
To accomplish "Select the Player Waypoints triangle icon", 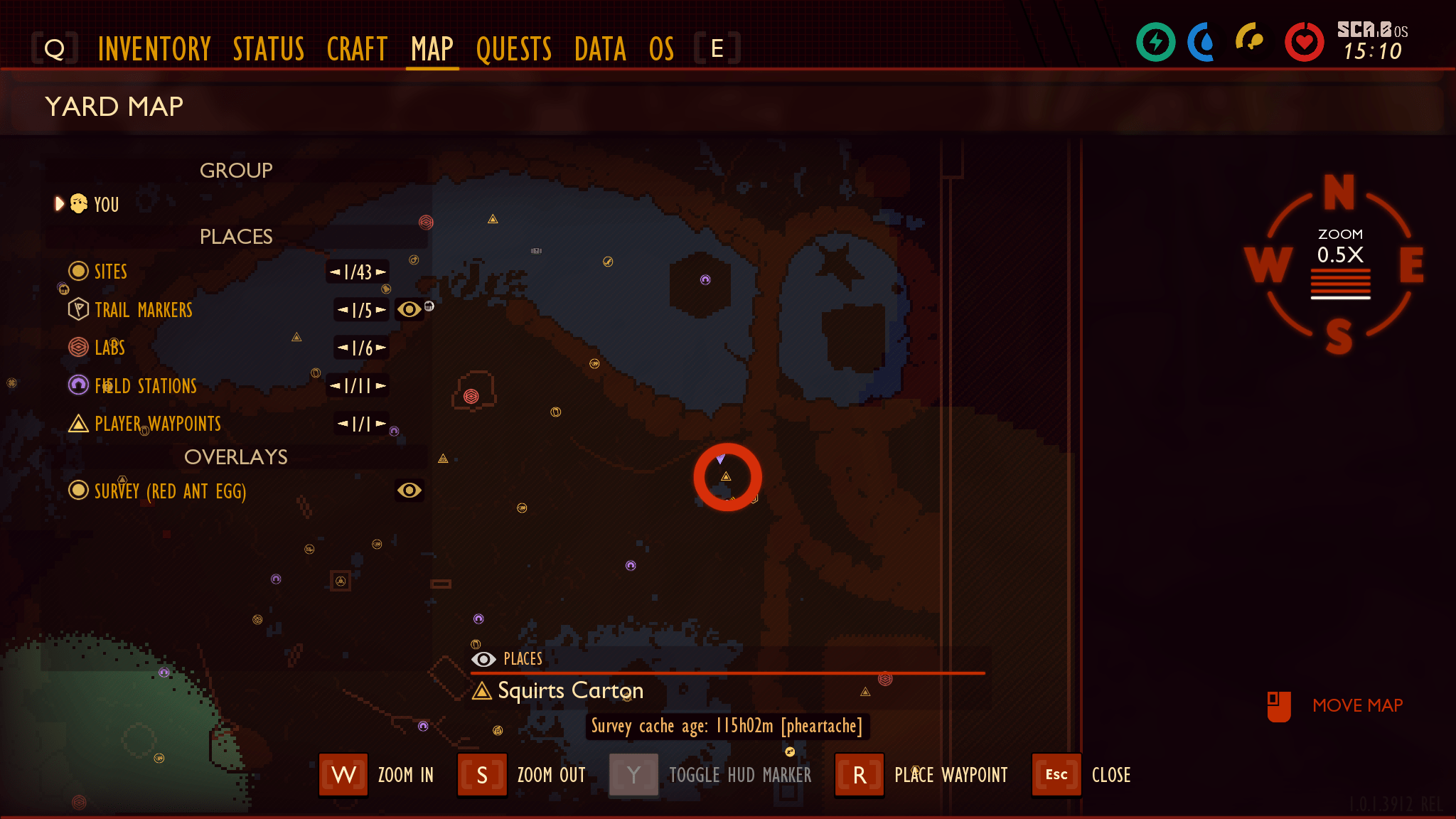I will pyautogui.click(x=77, y=424).
